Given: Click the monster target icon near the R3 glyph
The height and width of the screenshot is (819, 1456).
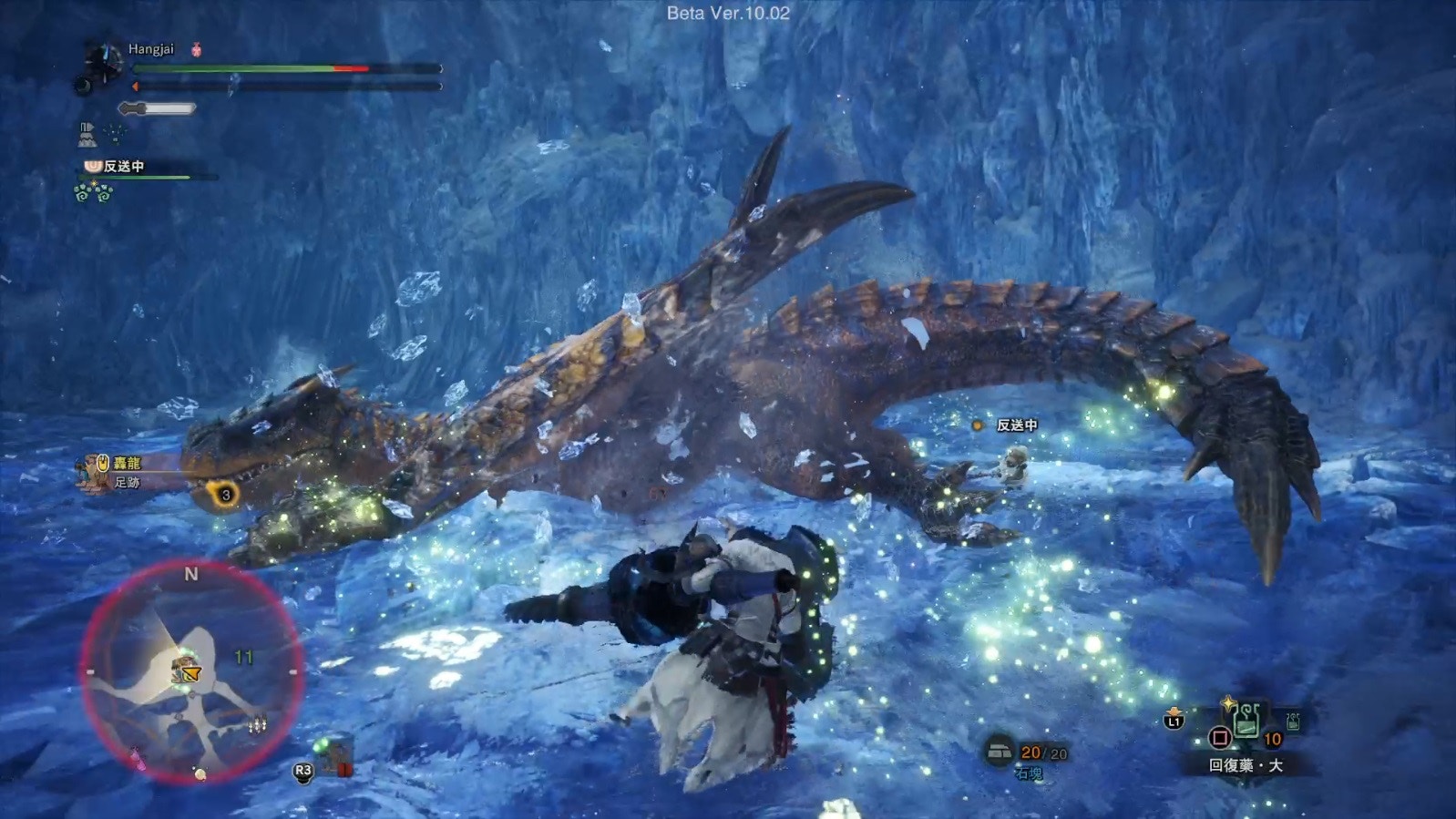Looking at the screenshot, I should [x=335, y=755].
